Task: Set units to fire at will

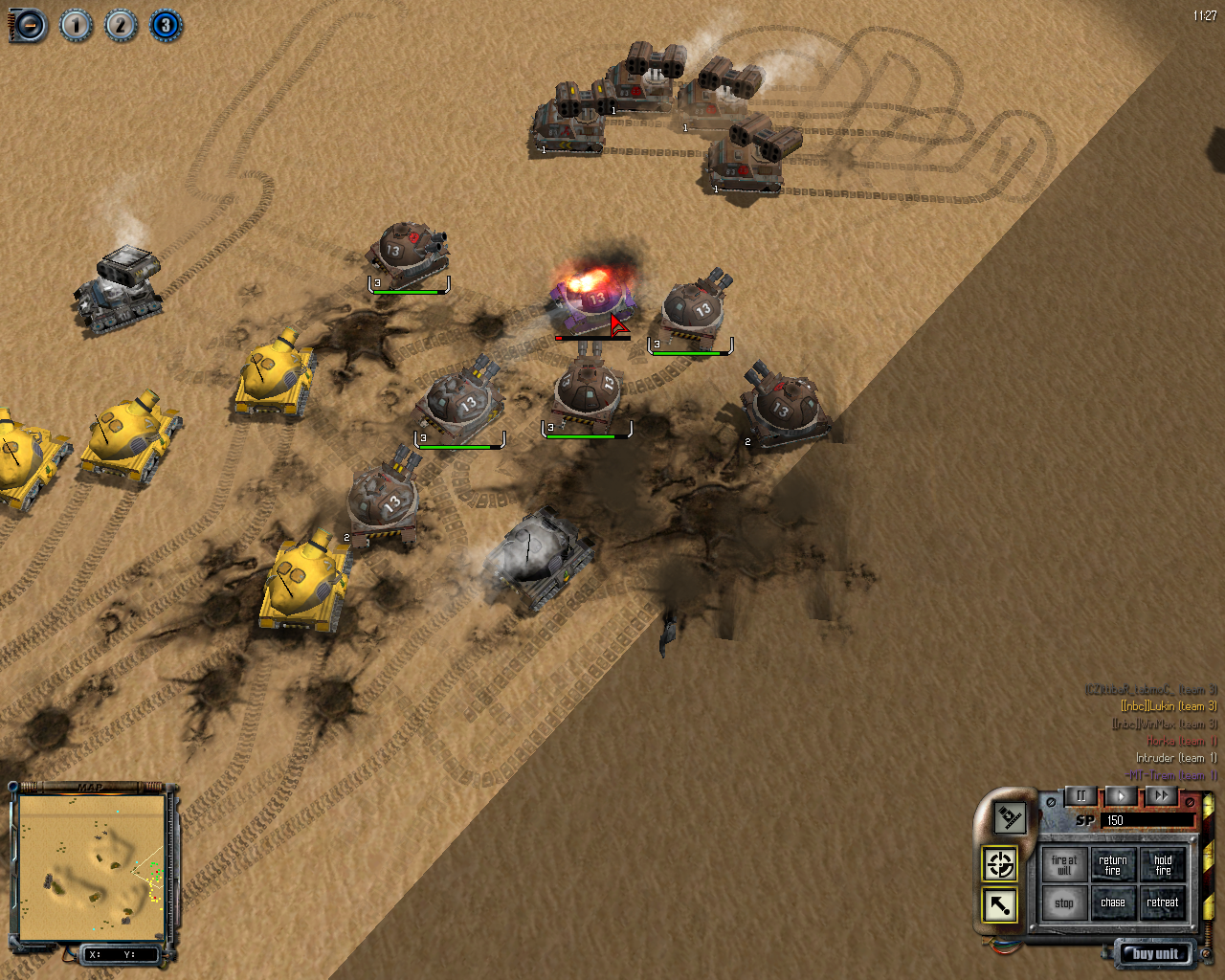Action: pyautogui.click(x=1064, y=865)
